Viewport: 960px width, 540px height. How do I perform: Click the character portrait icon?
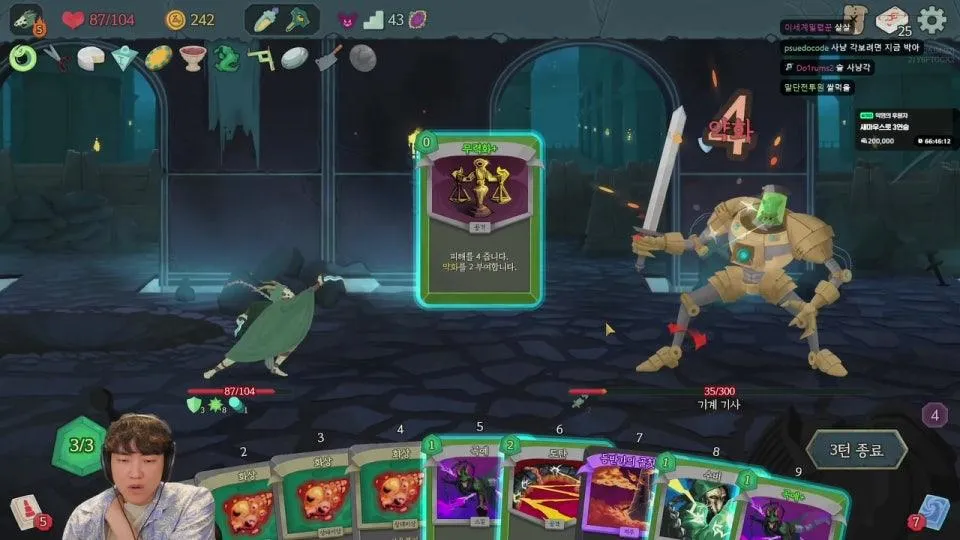tap(25, 20)
